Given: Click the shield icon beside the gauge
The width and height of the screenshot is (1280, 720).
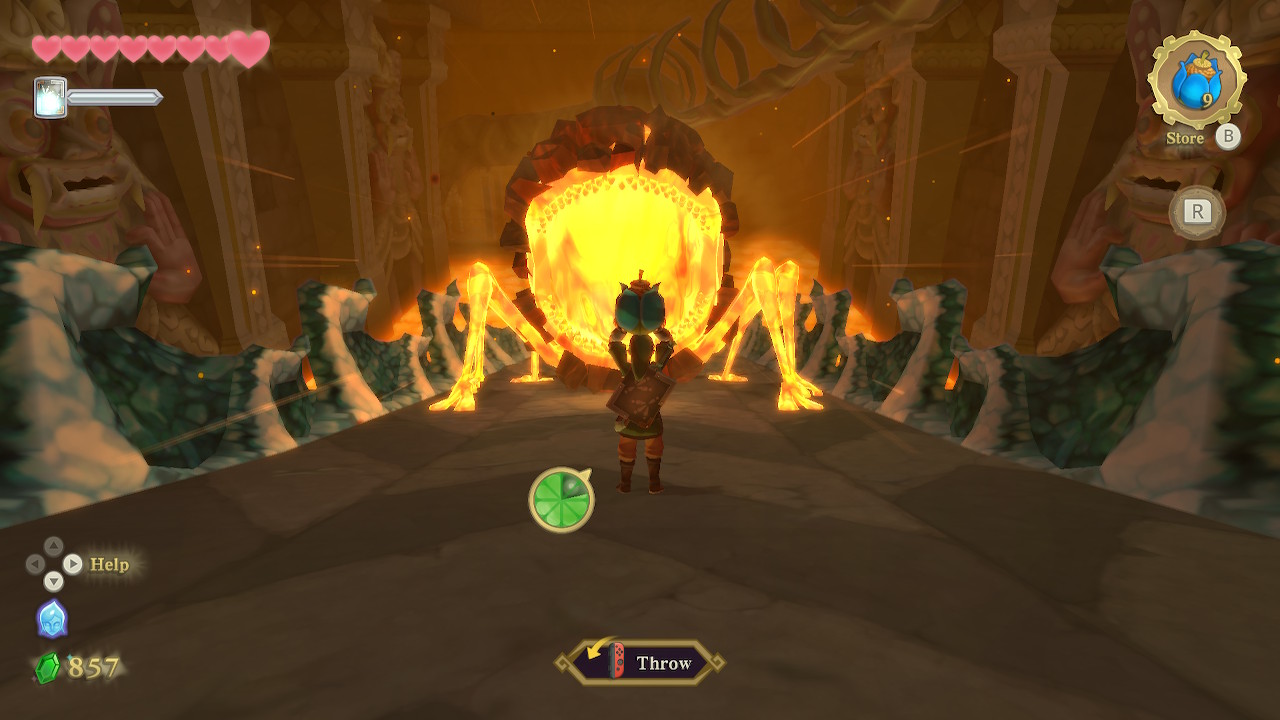Looking at the screenshot, I should pyautogui.click(x=51, y=98).
